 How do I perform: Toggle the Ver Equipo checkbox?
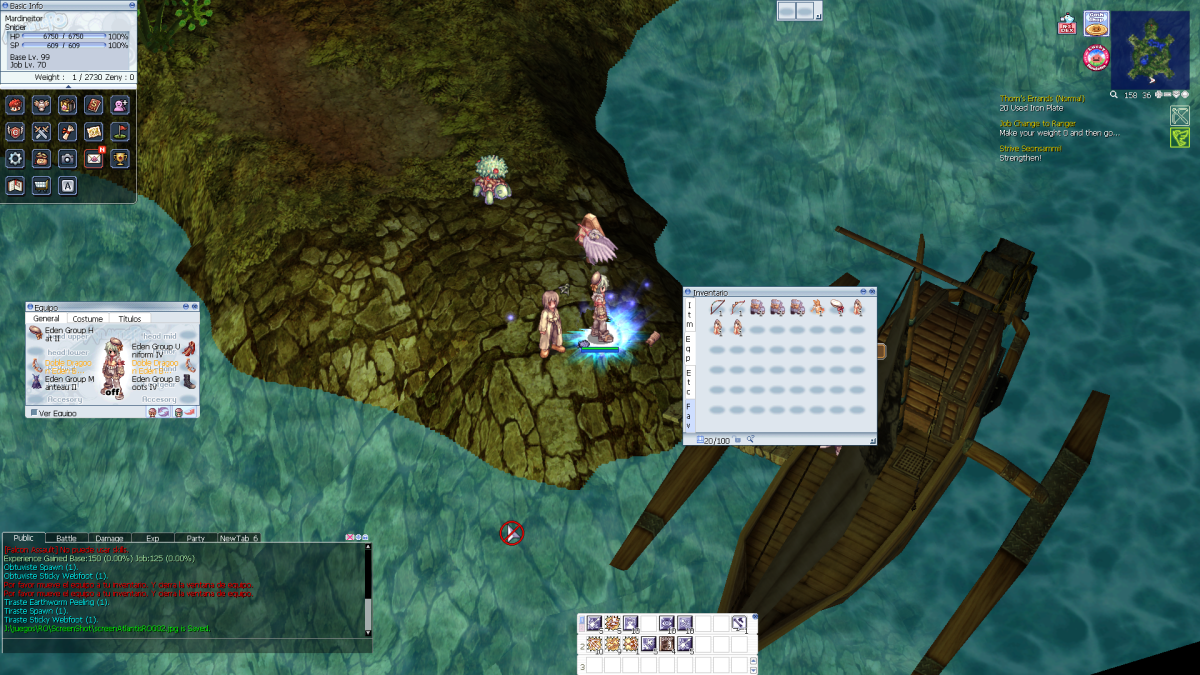pos(33,412)
